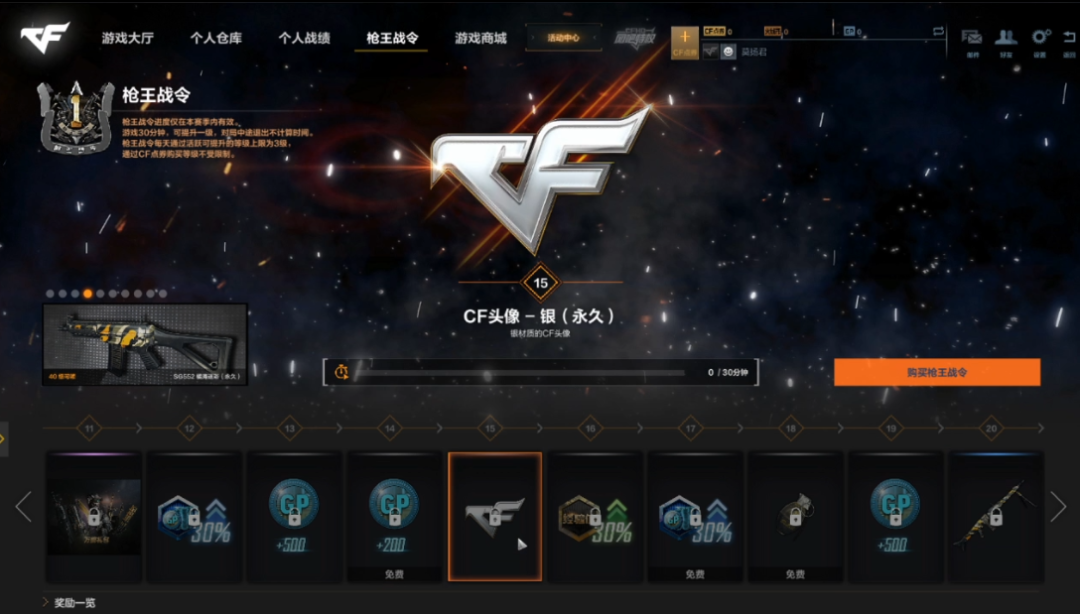Open the 游戏大厅 game lobby tab
The width and height of the screenshot is (1080, 614).
click(128, 39)
